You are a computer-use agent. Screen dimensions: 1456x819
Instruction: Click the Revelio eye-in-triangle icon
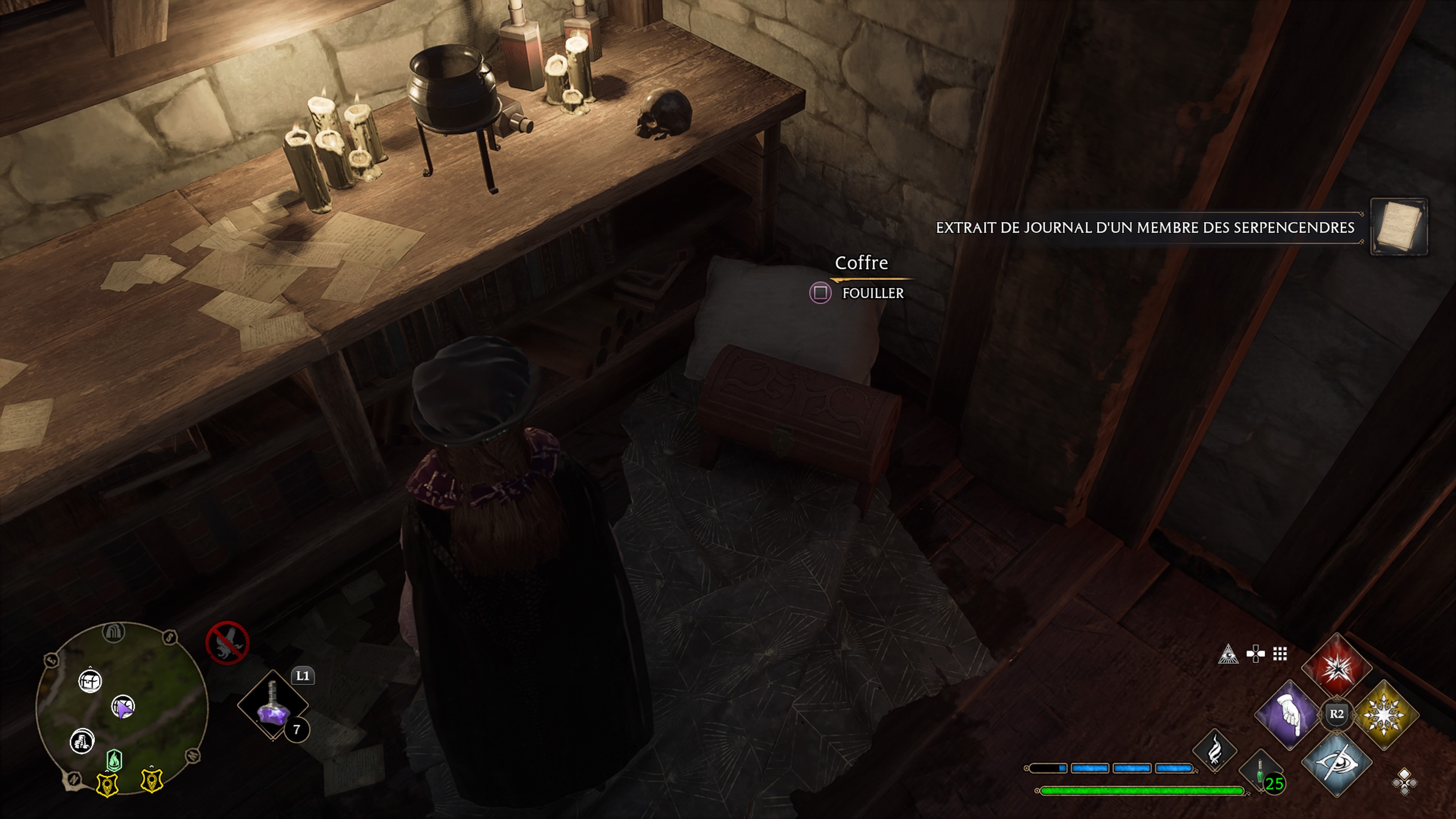coord(1228,654)
